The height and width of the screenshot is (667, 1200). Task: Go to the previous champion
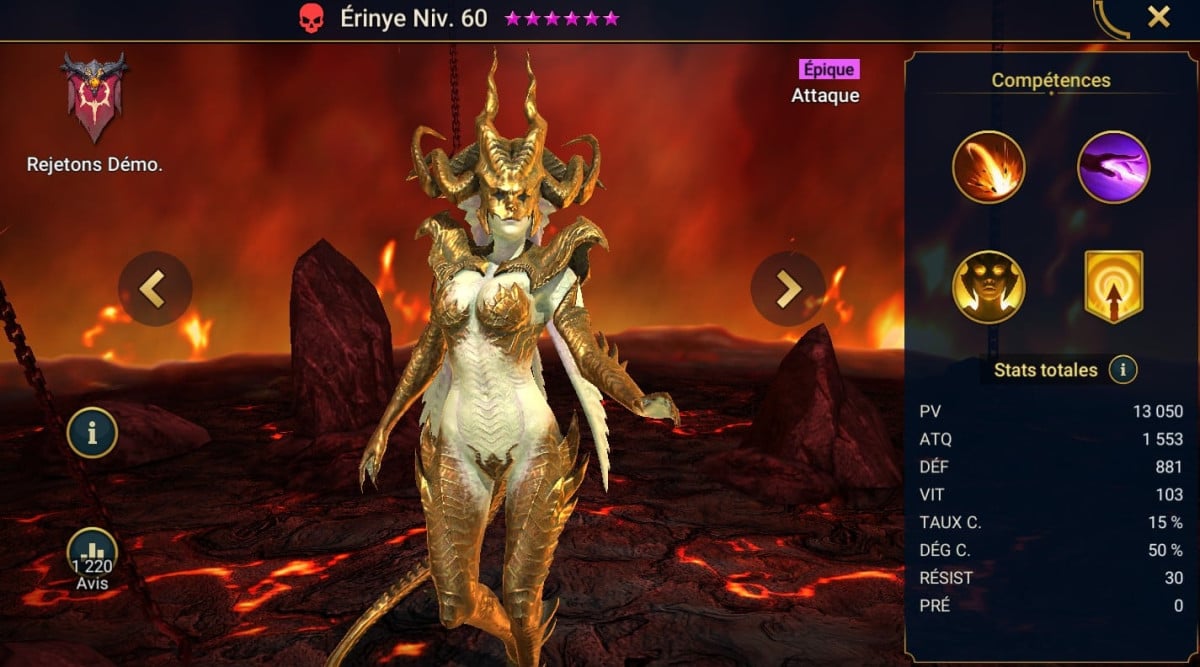(154, 288)
